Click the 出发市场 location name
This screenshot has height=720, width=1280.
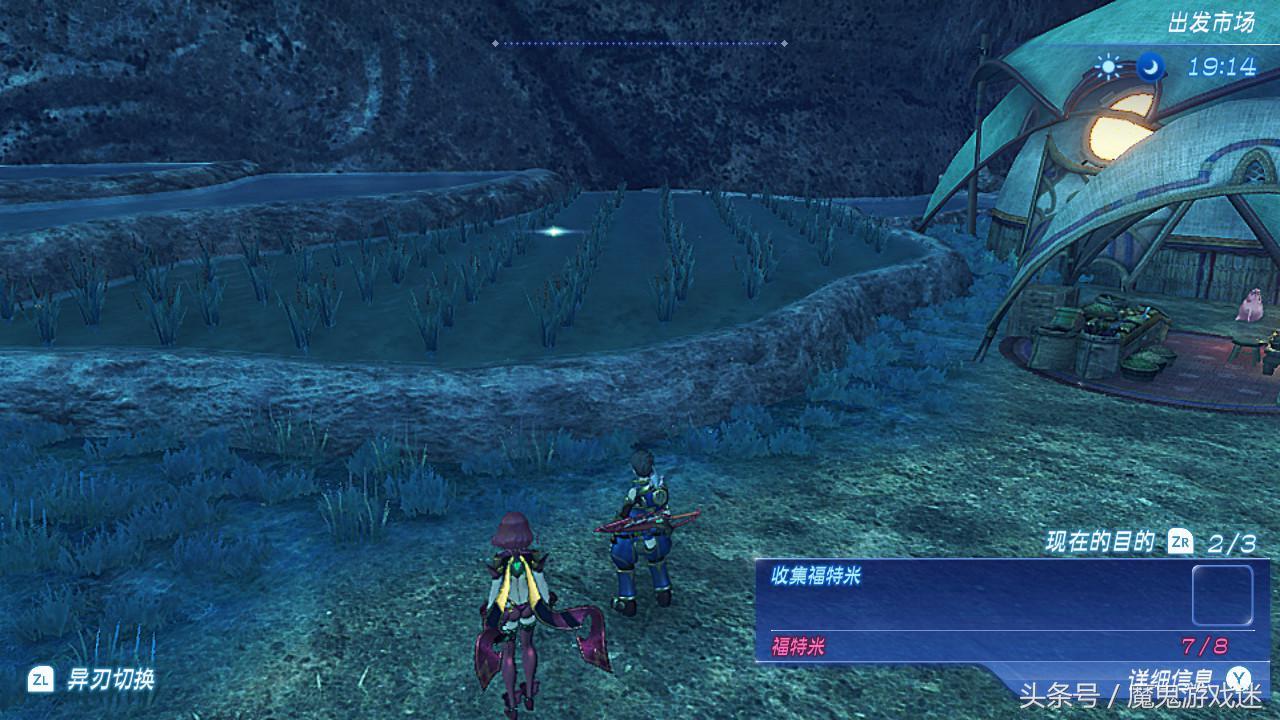pyautogui.click(x=1211, y=22)
